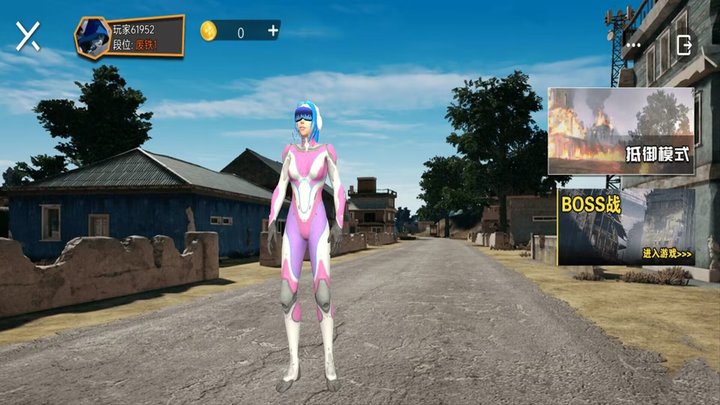Open the player 61952 profile card
This screenshot has height=405, width=720.
pos(130,37)
